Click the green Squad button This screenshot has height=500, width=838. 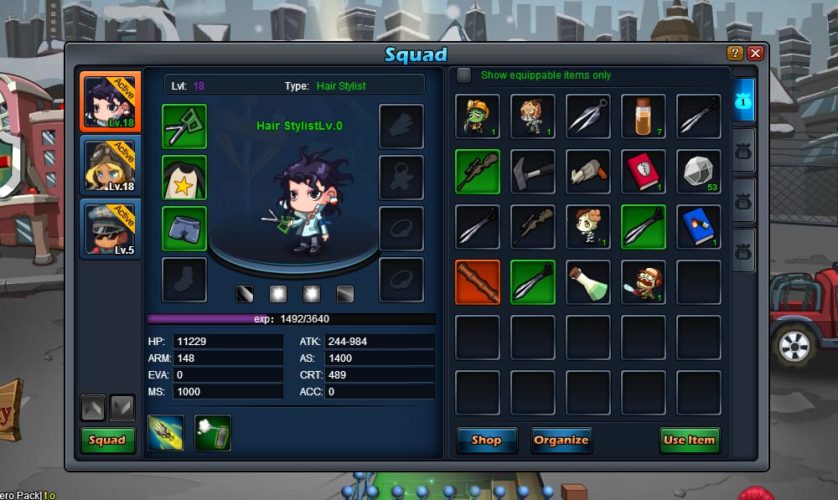point(107,440)
